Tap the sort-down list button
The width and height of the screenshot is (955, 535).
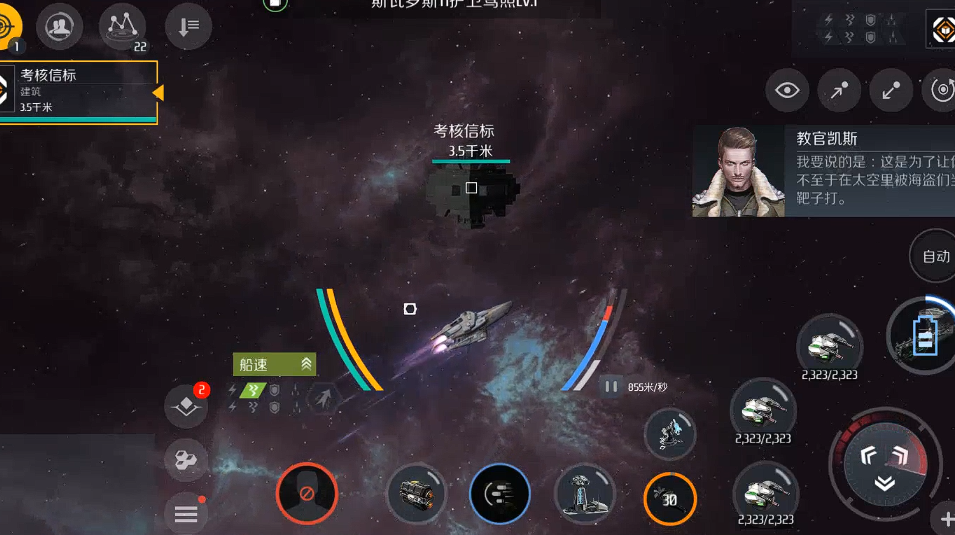[x=188, y=25]
